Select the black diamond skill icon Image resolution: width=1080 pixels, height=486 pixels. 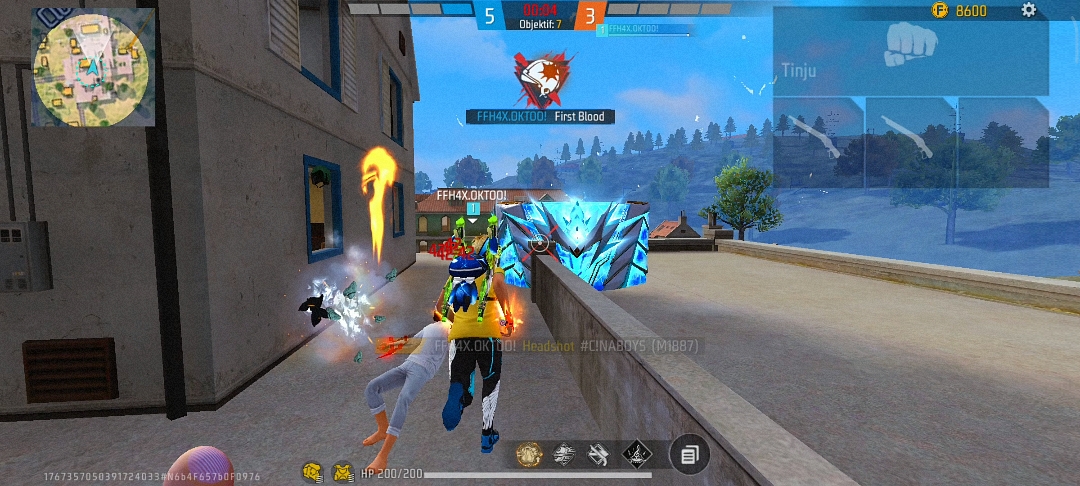coord(636,455)
